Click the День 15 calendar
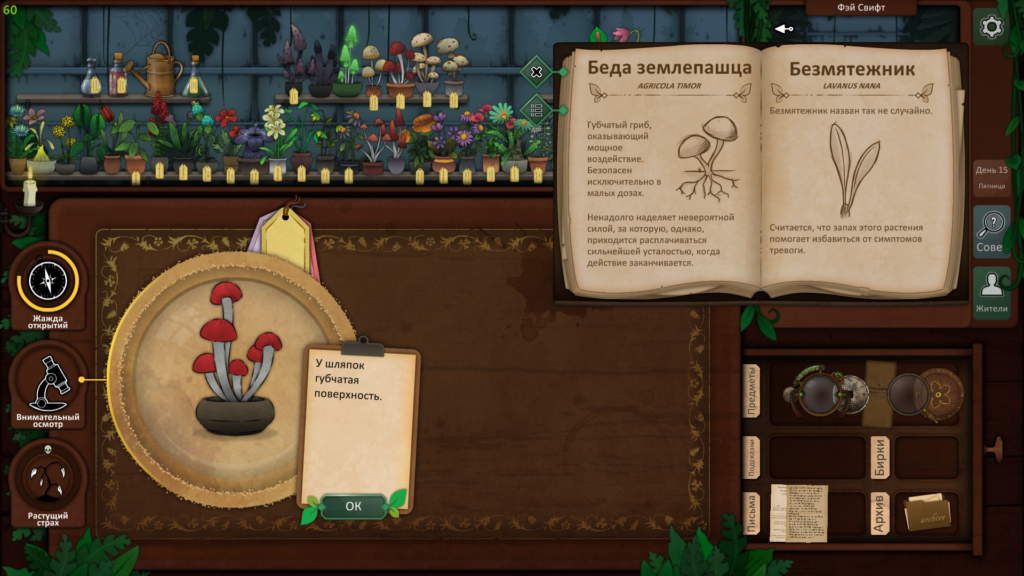 (x=991, y=176)
